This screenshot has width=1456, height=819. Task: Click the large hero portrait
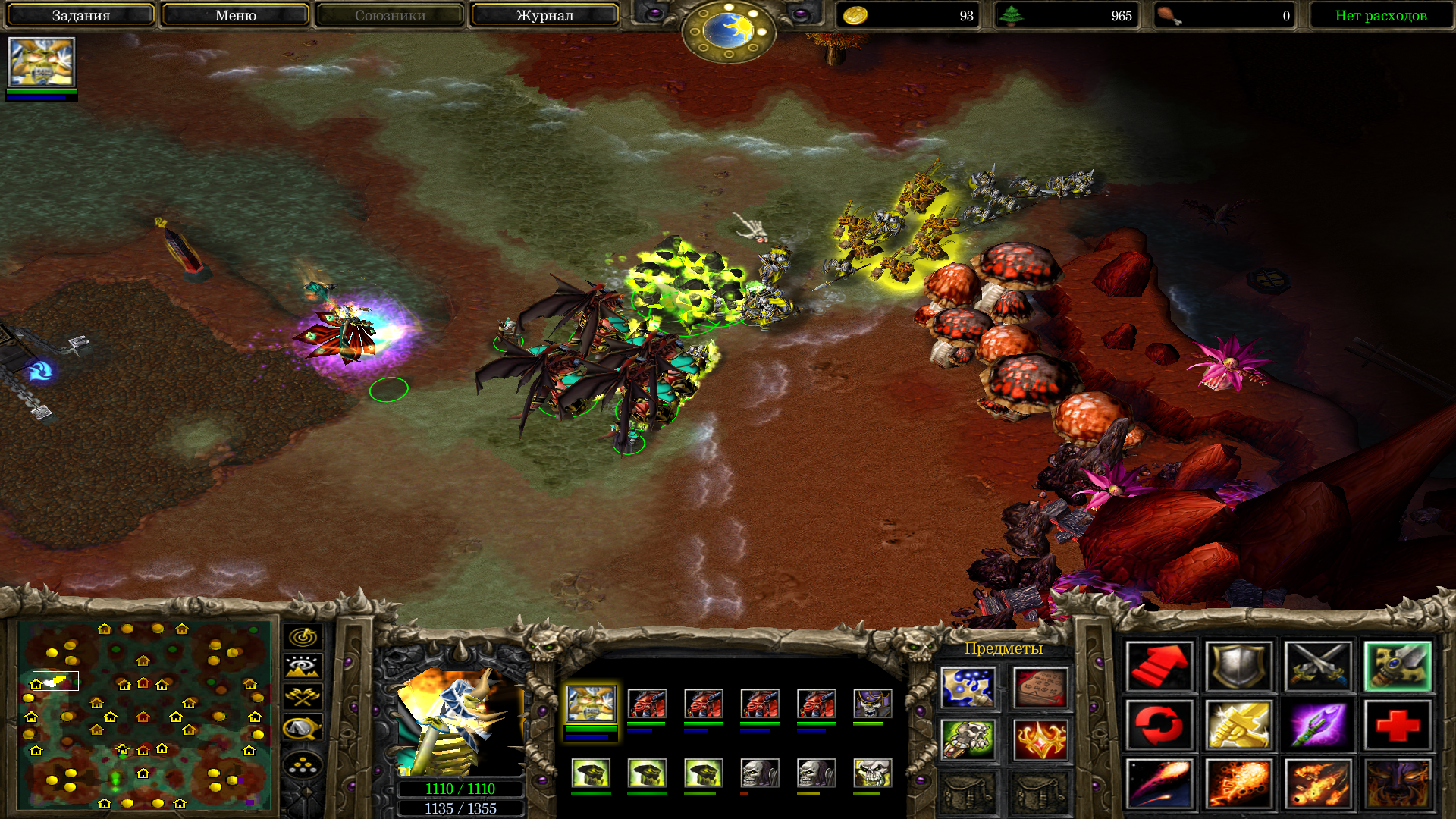coord(460,720)
